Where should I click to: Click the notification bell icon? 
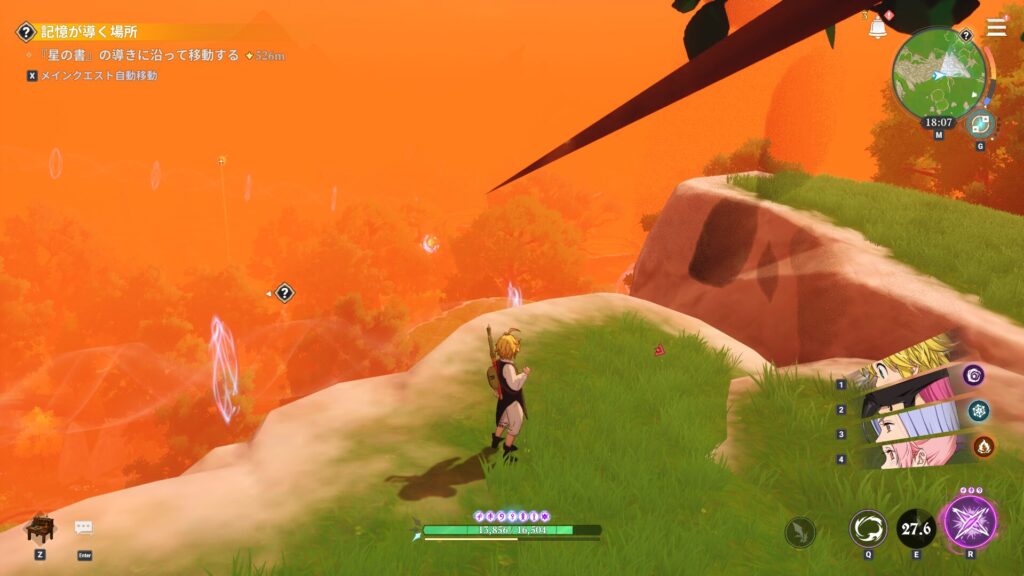(877, 28)
